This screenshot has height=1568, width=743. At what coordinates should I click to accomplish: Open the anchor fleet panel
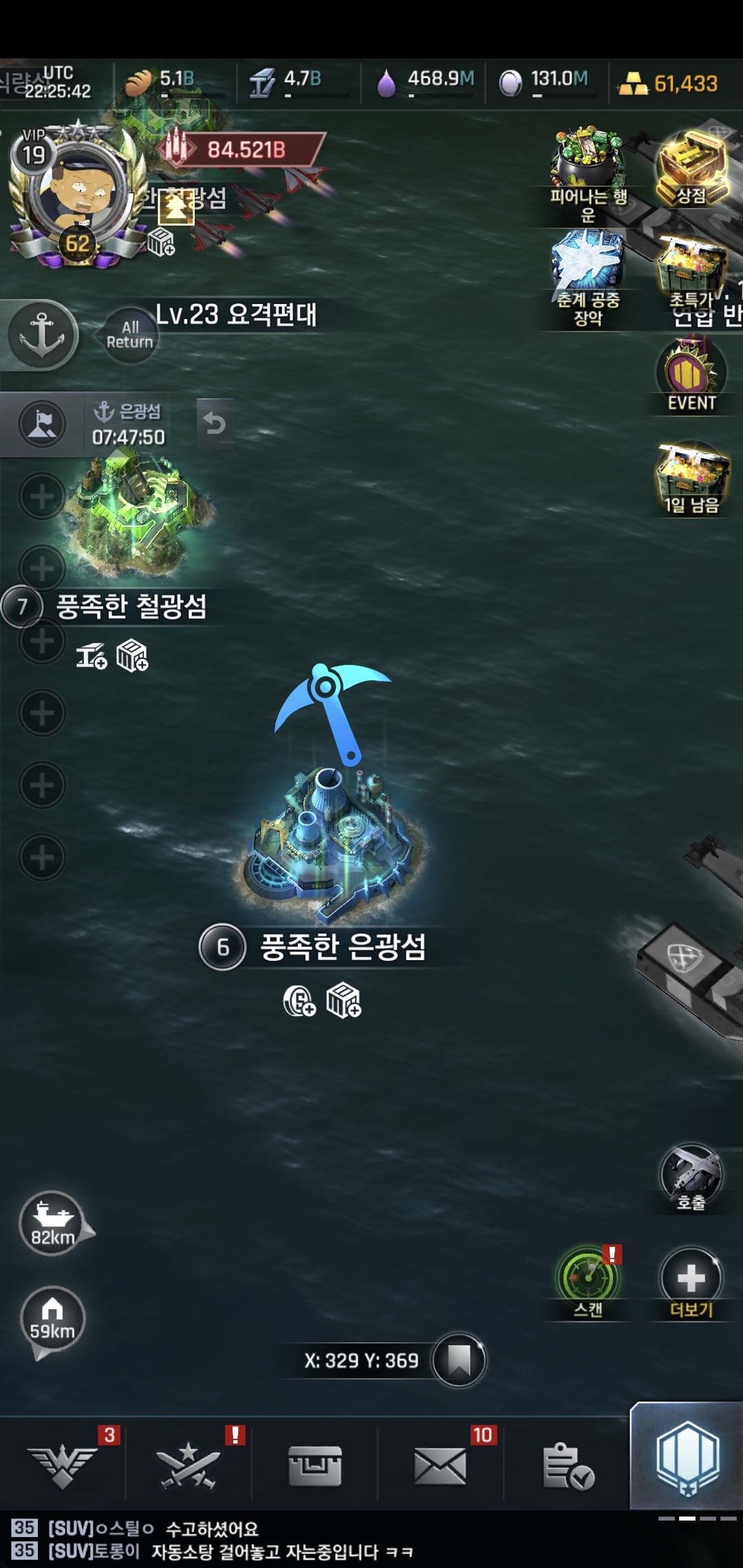pyautogui.click(x=42, y=335)
